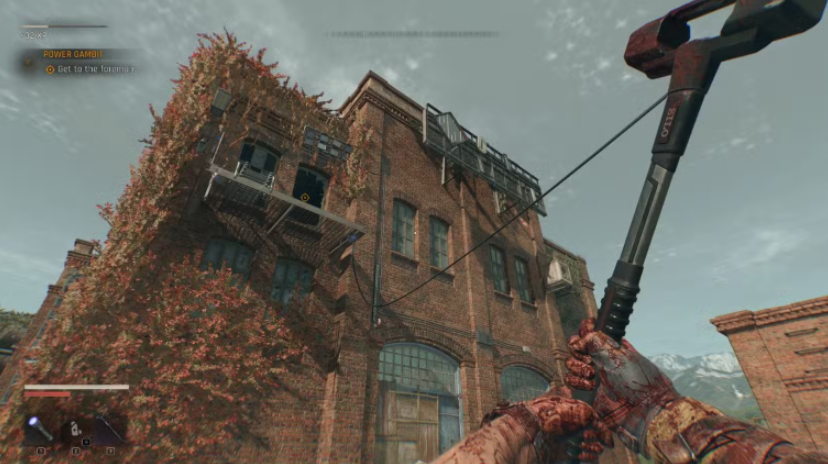
Task: Select the UV flashlight slot
Action: coord(40,429)
